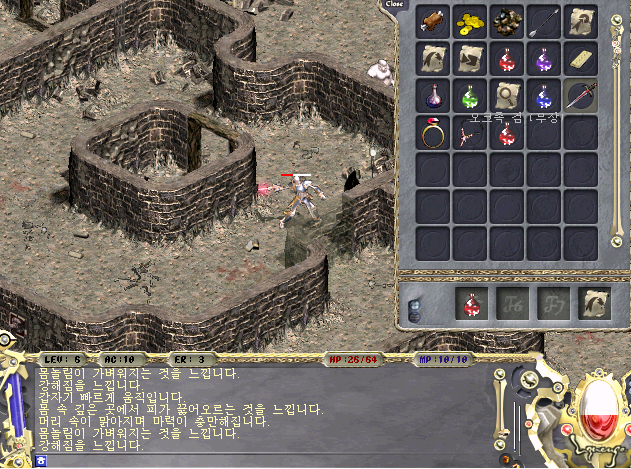The image size is (631, 469).
Task: Click the small chat icon below the message log
Action: [x=41, y=461]
